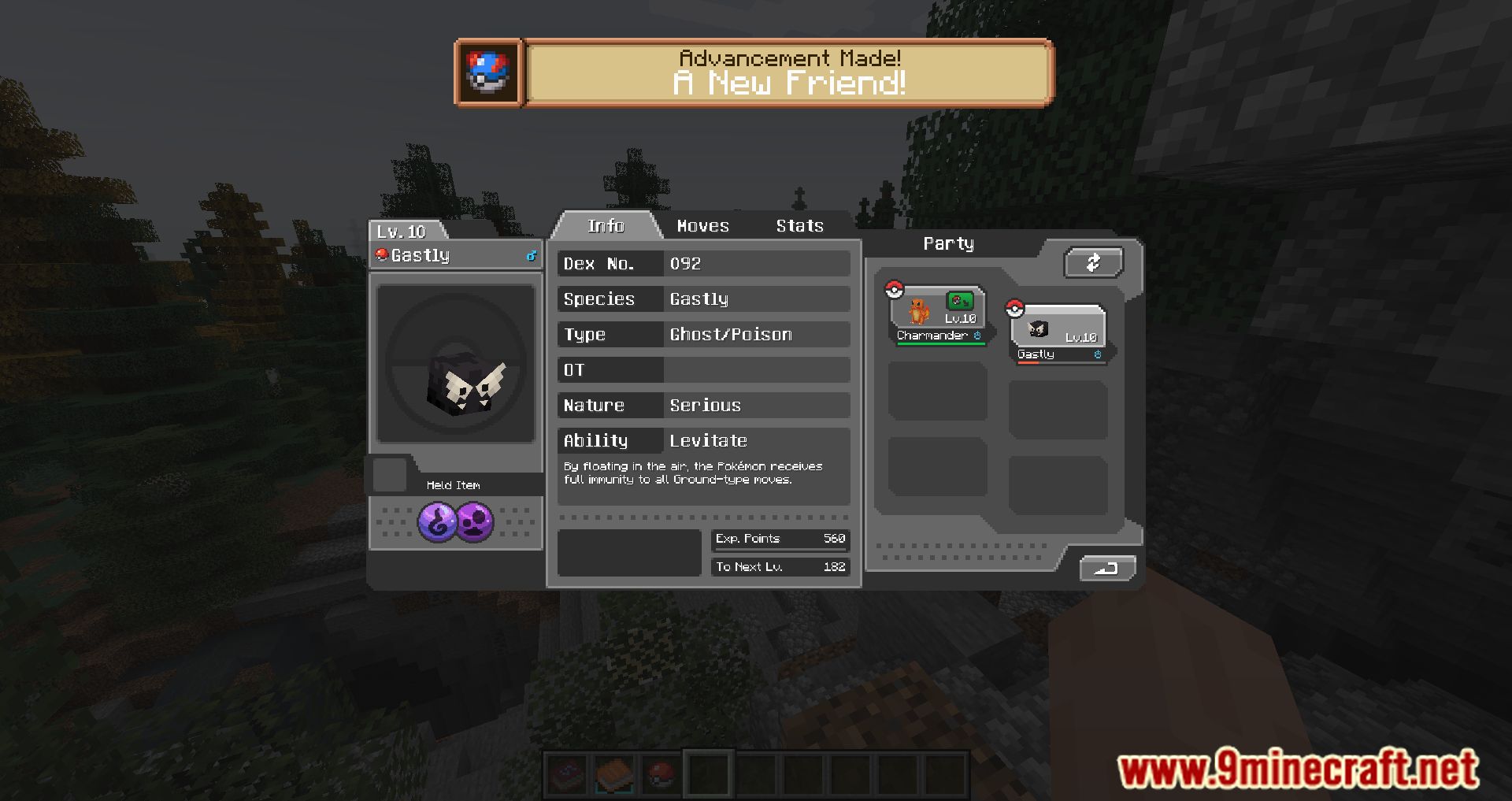The width and height of the screenshot is (1512, 801).
Task: Click the Gastly portrait display
Action: (x=456, y=364)
